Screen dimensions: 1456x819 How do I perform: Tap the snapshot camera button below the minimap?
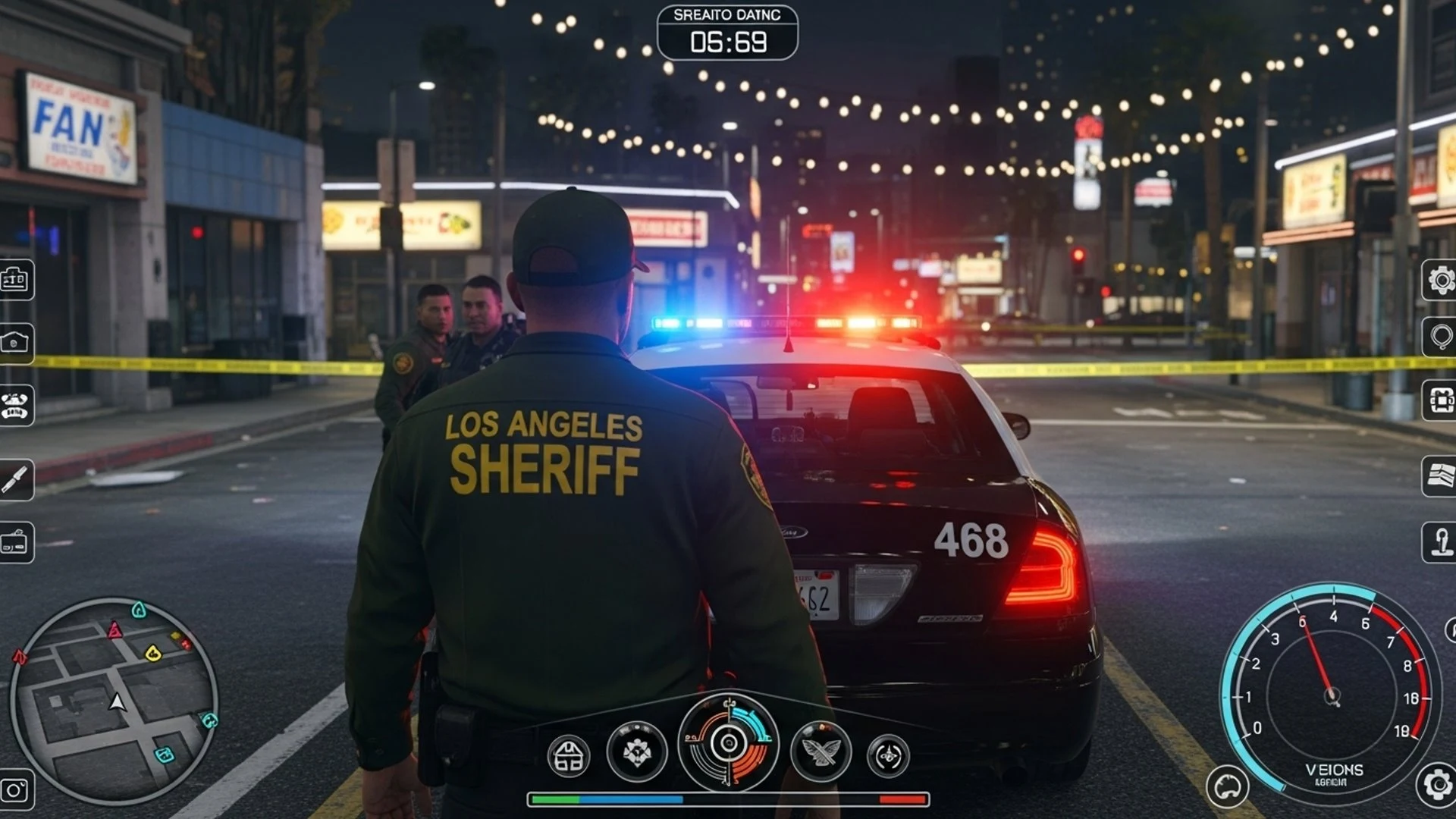tap(15, 790)
